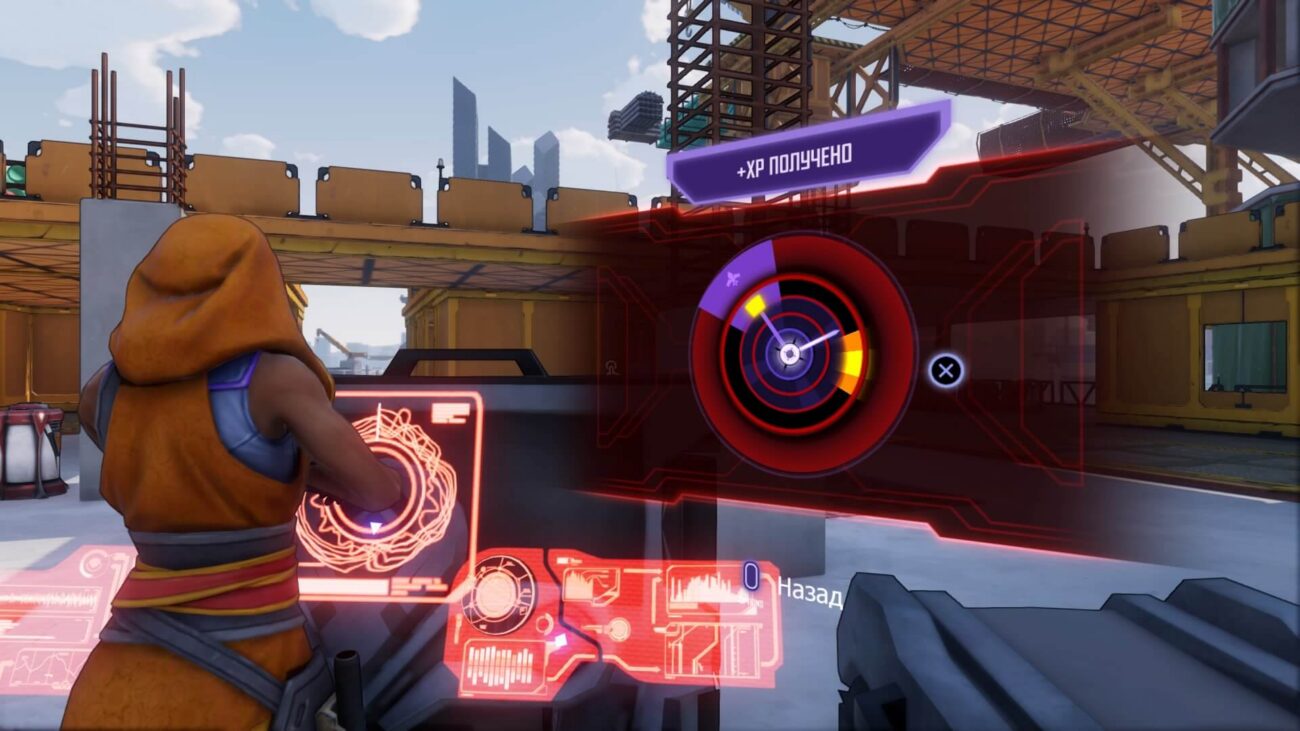Select the purple butterfly marker on the radar
The height and width of the screenshot is (731, 1300).
[733, 278]
